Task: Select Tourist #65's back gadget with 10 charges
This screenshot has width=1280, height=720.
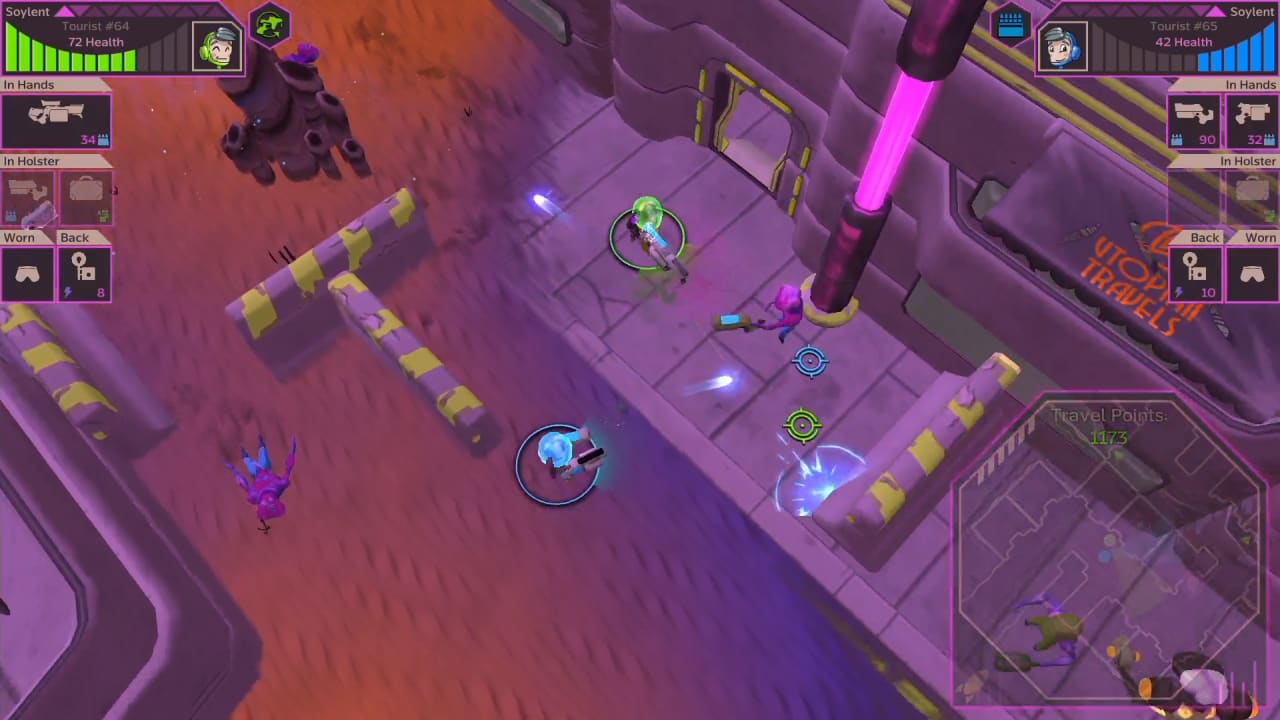Action: 1196,271
